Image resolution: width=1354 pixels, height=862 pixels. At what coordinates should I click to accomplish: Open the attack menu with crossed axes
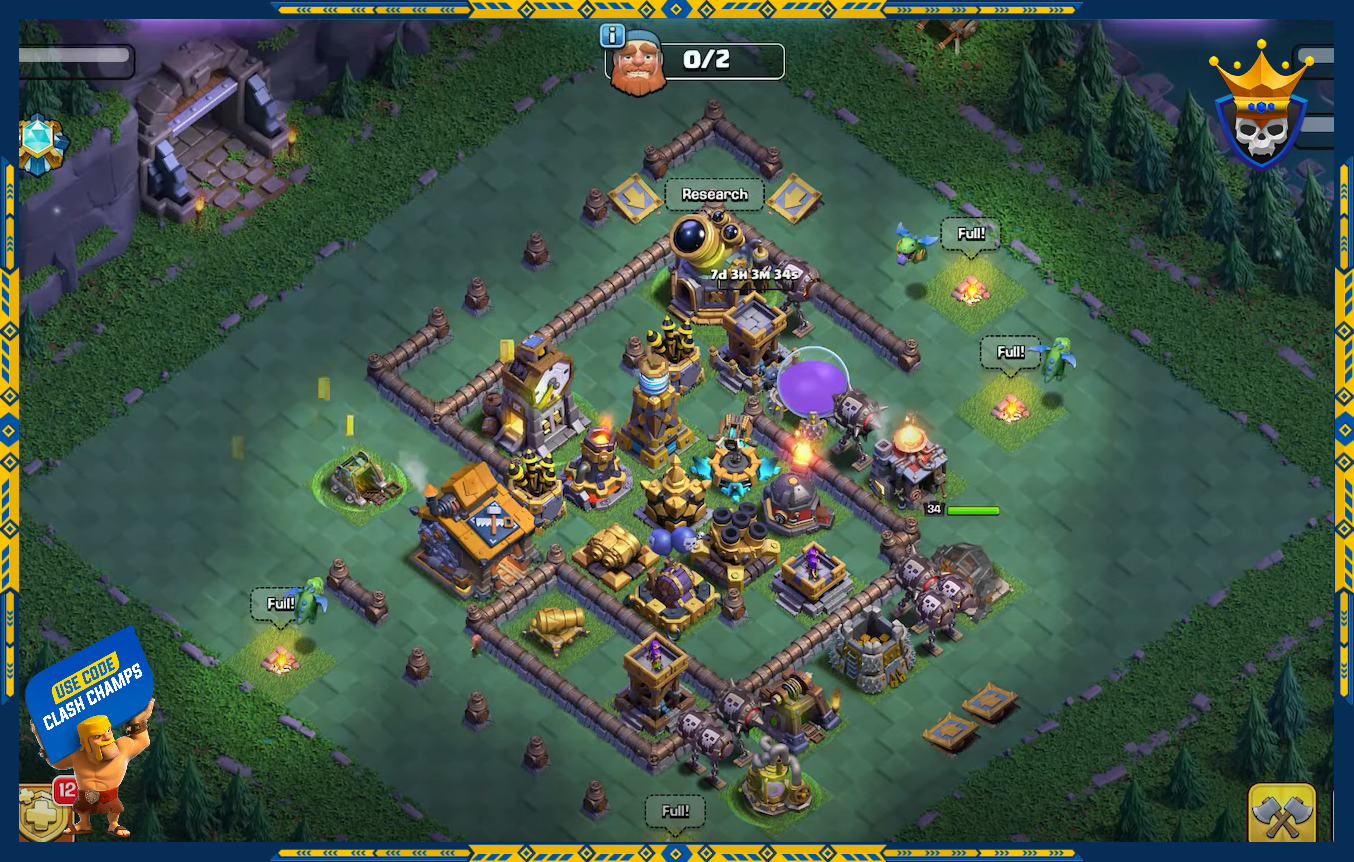(x=1281, y=815)
